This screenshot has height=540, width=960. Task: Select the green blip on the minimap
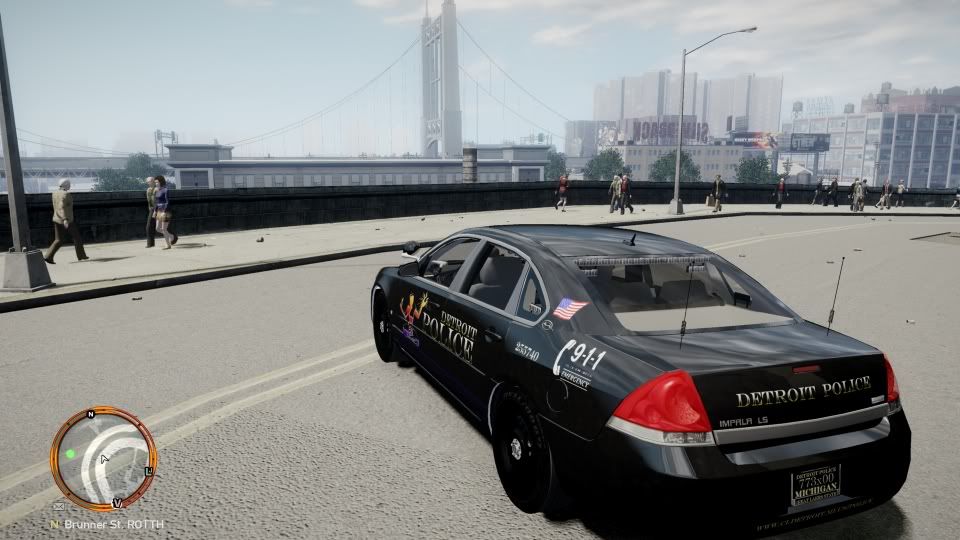point(71,453)
